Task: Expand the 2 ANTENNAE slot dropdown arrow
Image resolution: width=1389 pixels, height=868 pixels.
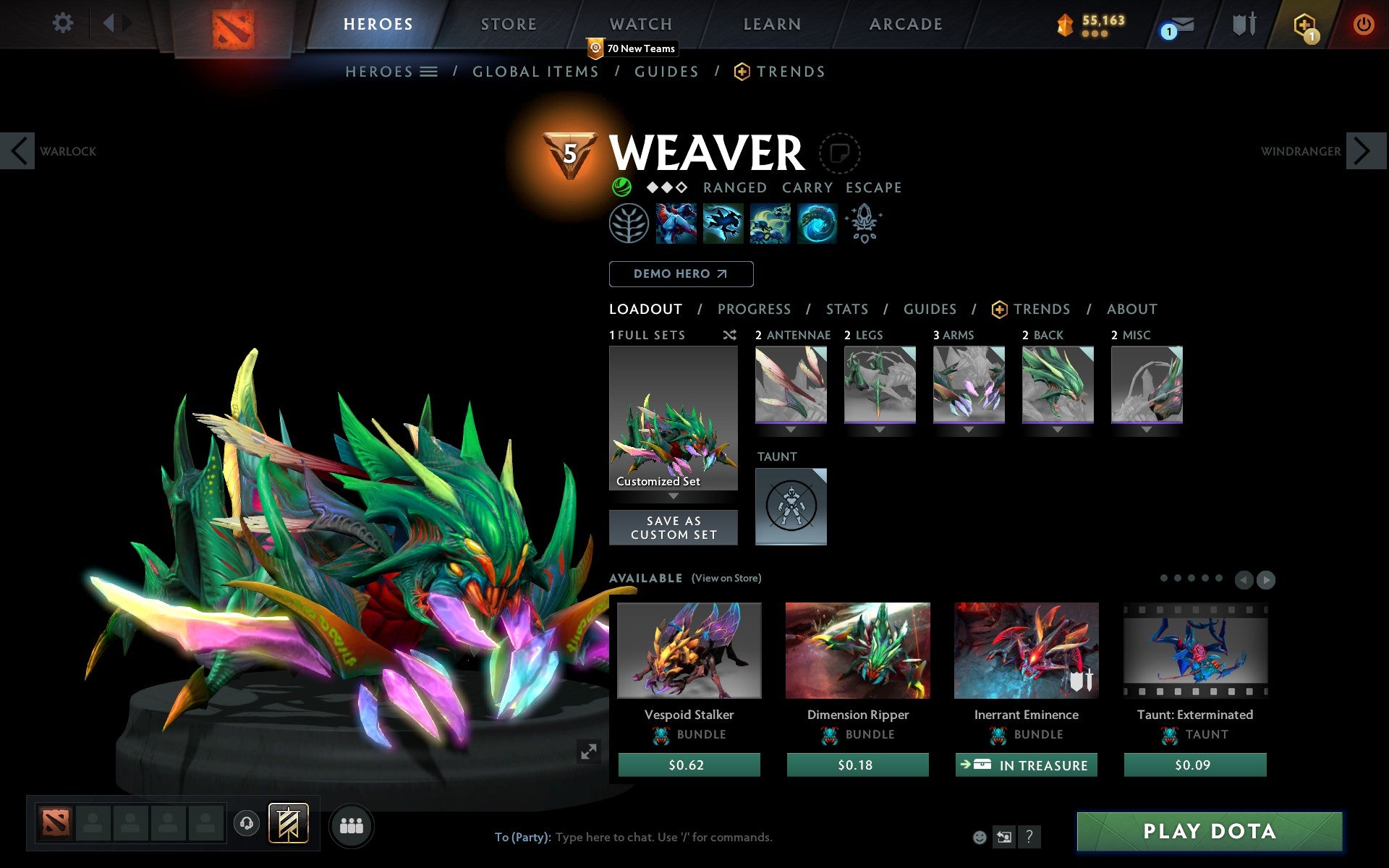Action: (x=791, y=428)
